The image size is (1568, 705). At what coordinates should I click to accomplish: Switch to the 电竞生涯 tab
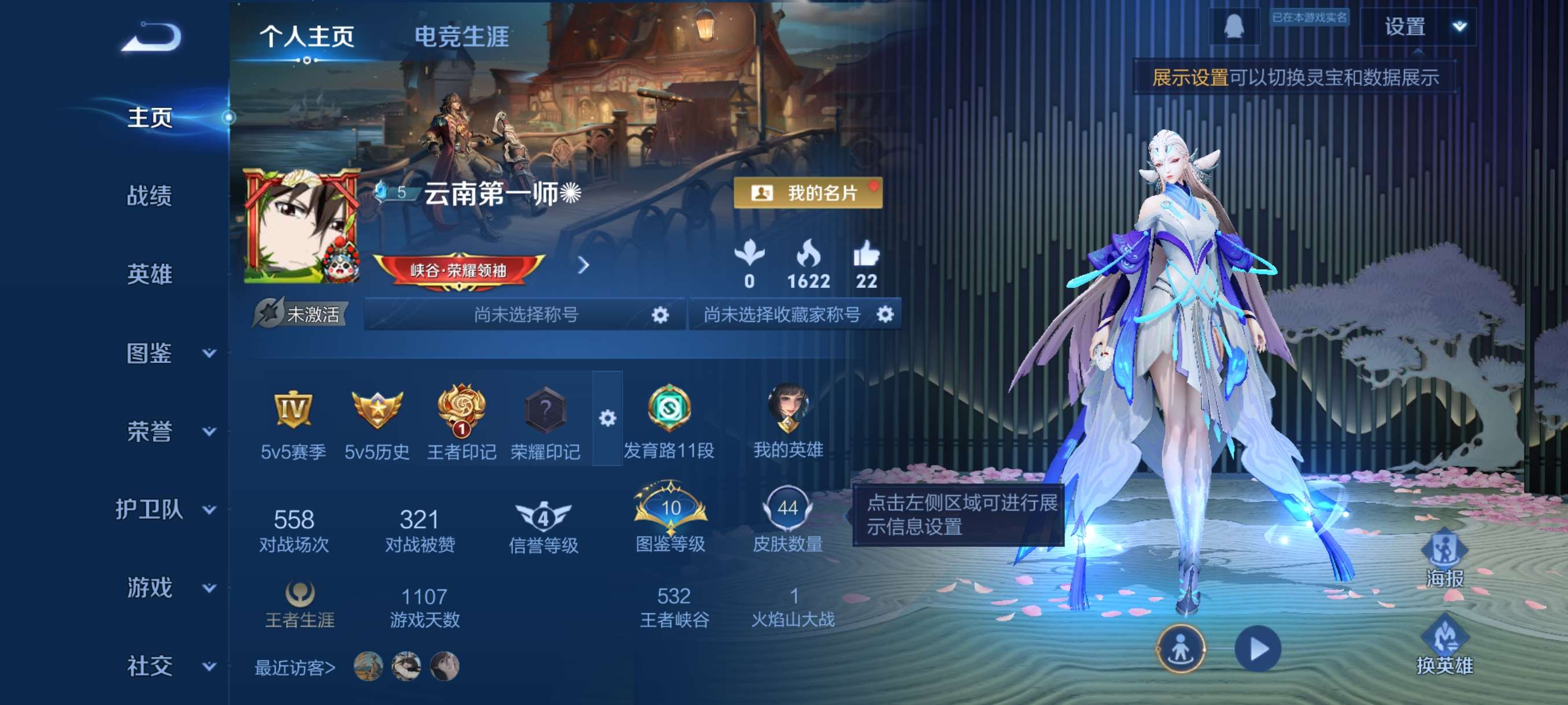coord(461,36)
